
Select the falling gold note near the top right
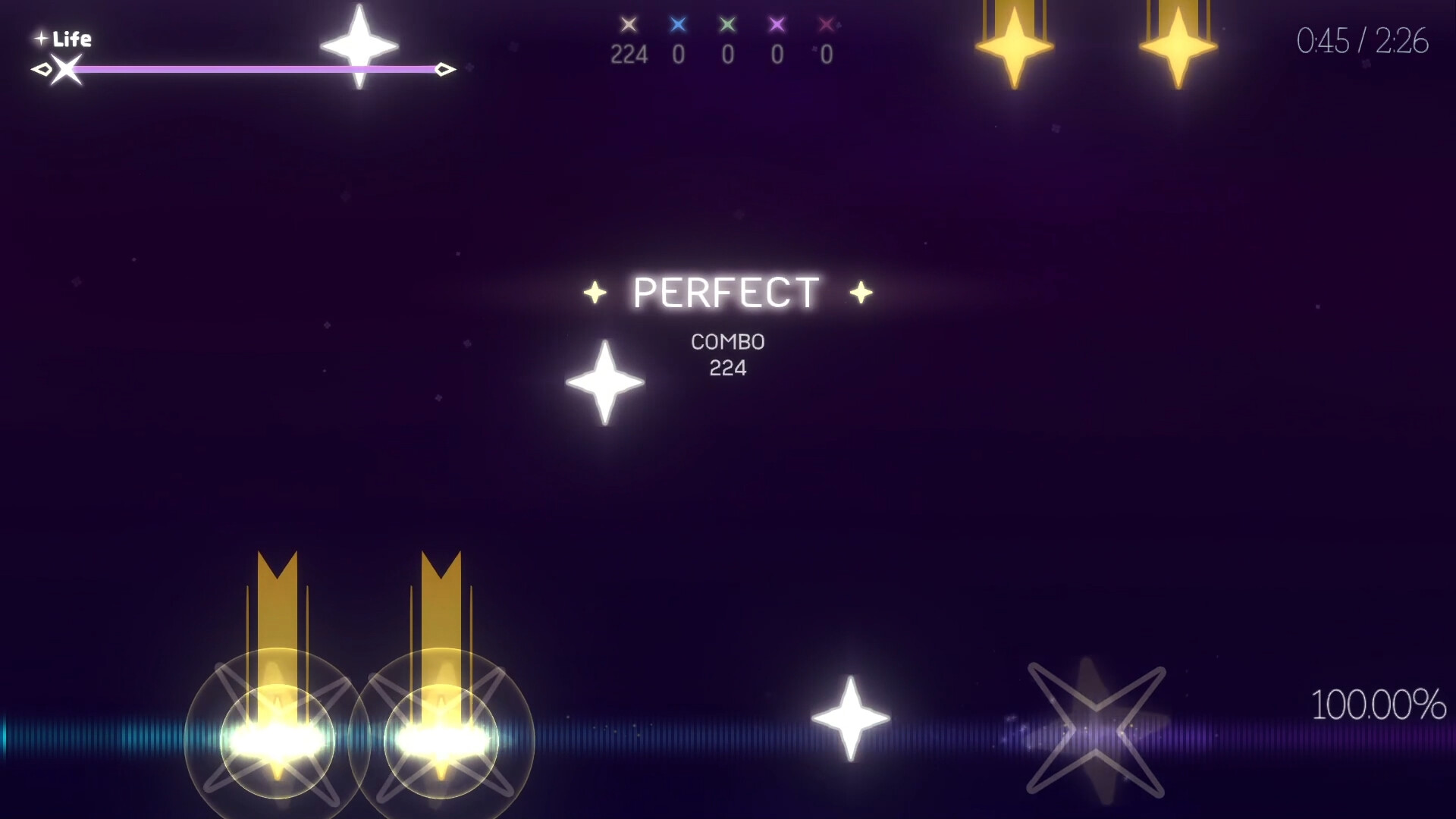pos(1014,45)
